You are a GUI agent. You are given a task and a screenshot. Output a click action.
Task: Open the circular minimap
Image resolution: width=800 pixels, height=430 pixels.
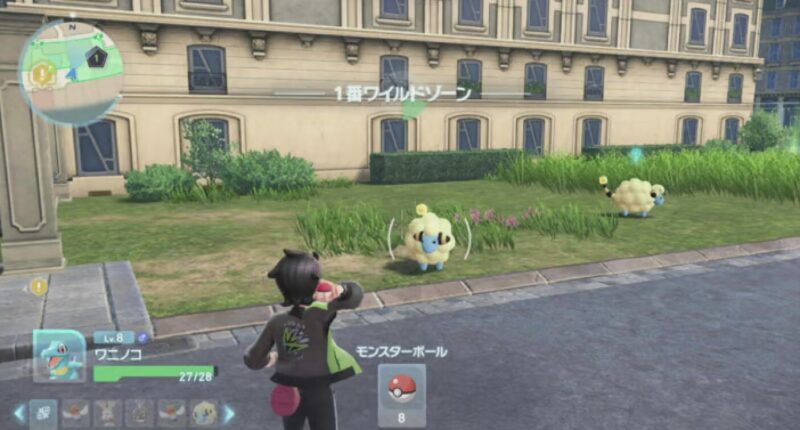70,71
